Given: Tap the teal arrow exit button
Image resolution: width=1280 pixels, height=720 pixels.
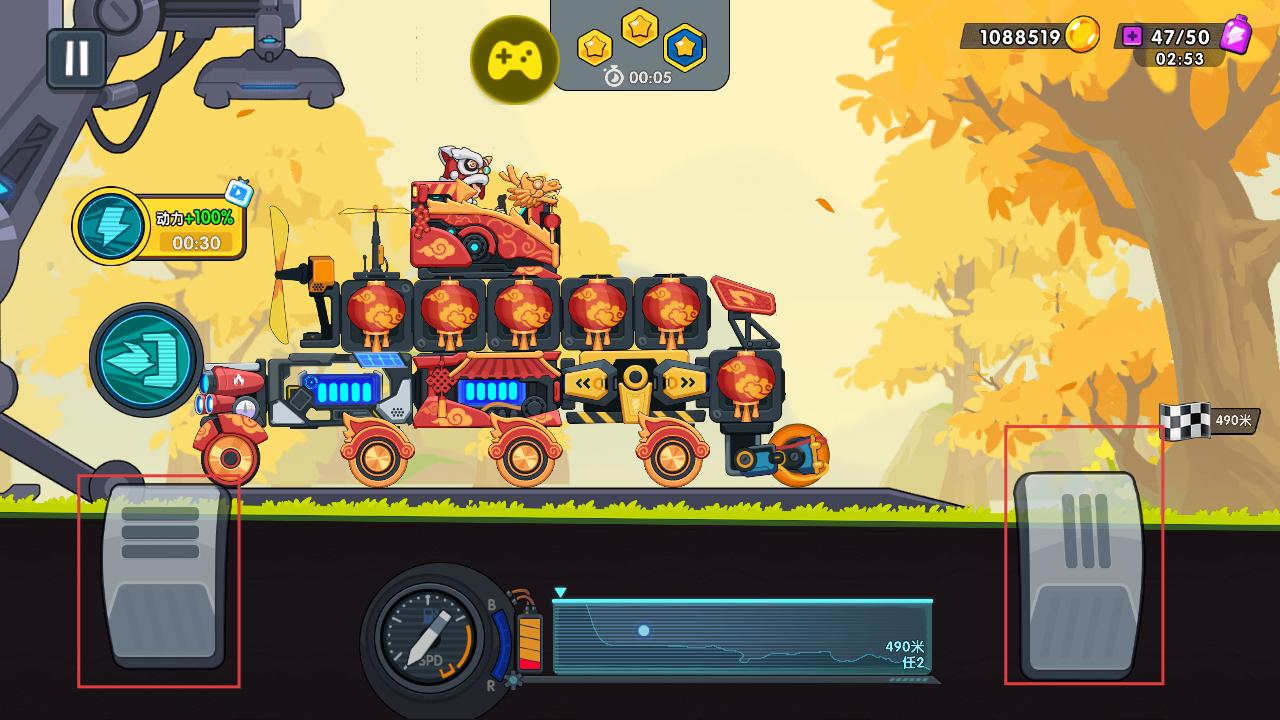Looking at the screenshot, I should click(146, 360).
